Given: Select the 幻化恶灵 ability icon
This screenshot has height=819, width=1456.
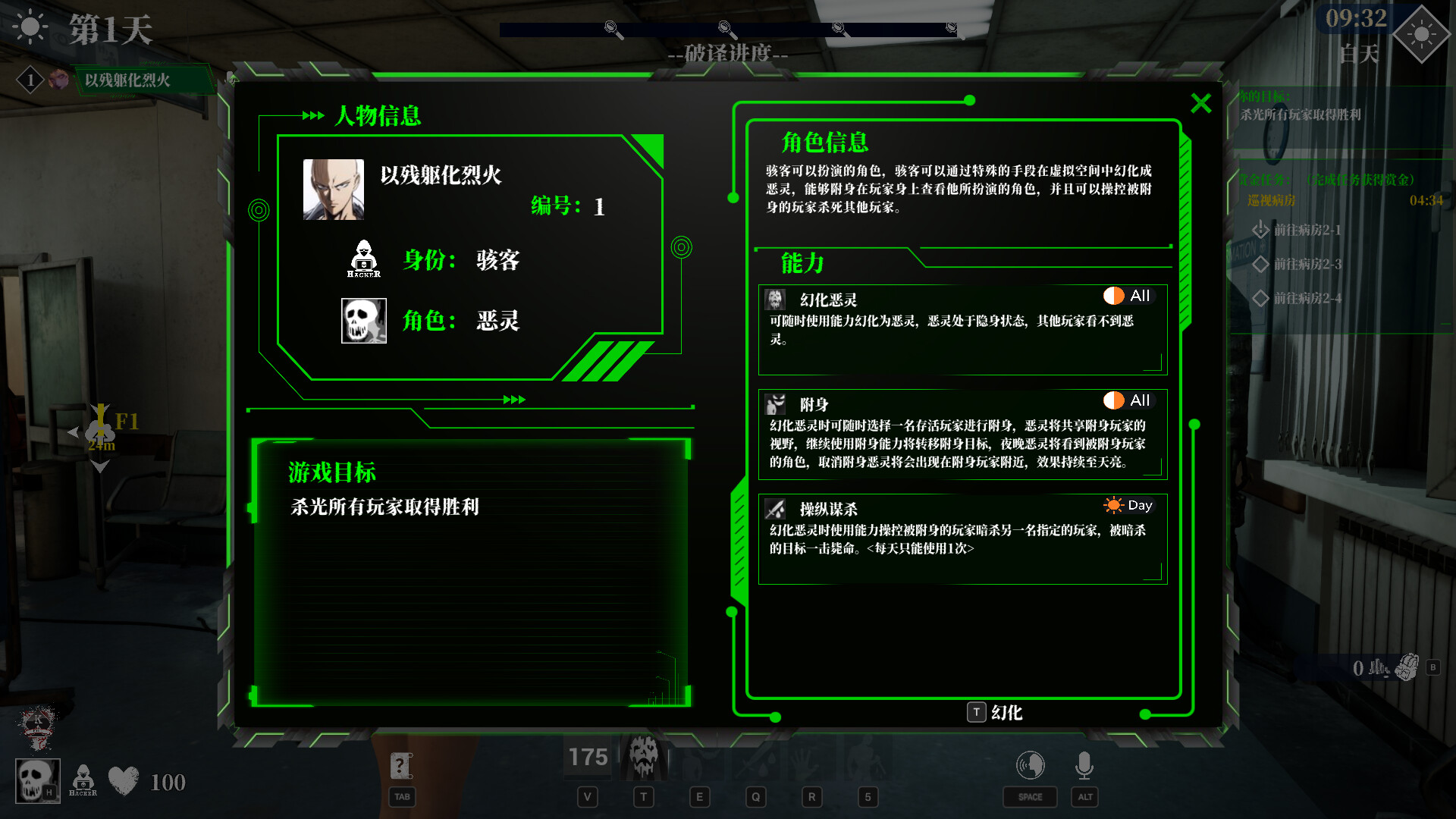Looking at the screenshot, I should (775, 300).
